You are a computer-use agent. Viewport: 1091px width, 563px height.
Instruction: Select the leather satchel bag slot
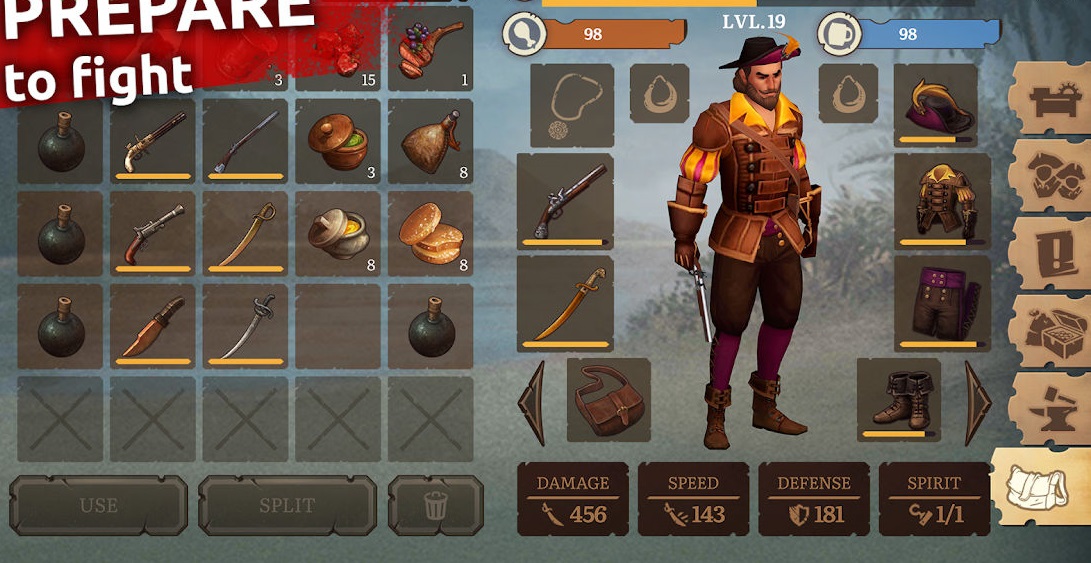click(609, 400)
